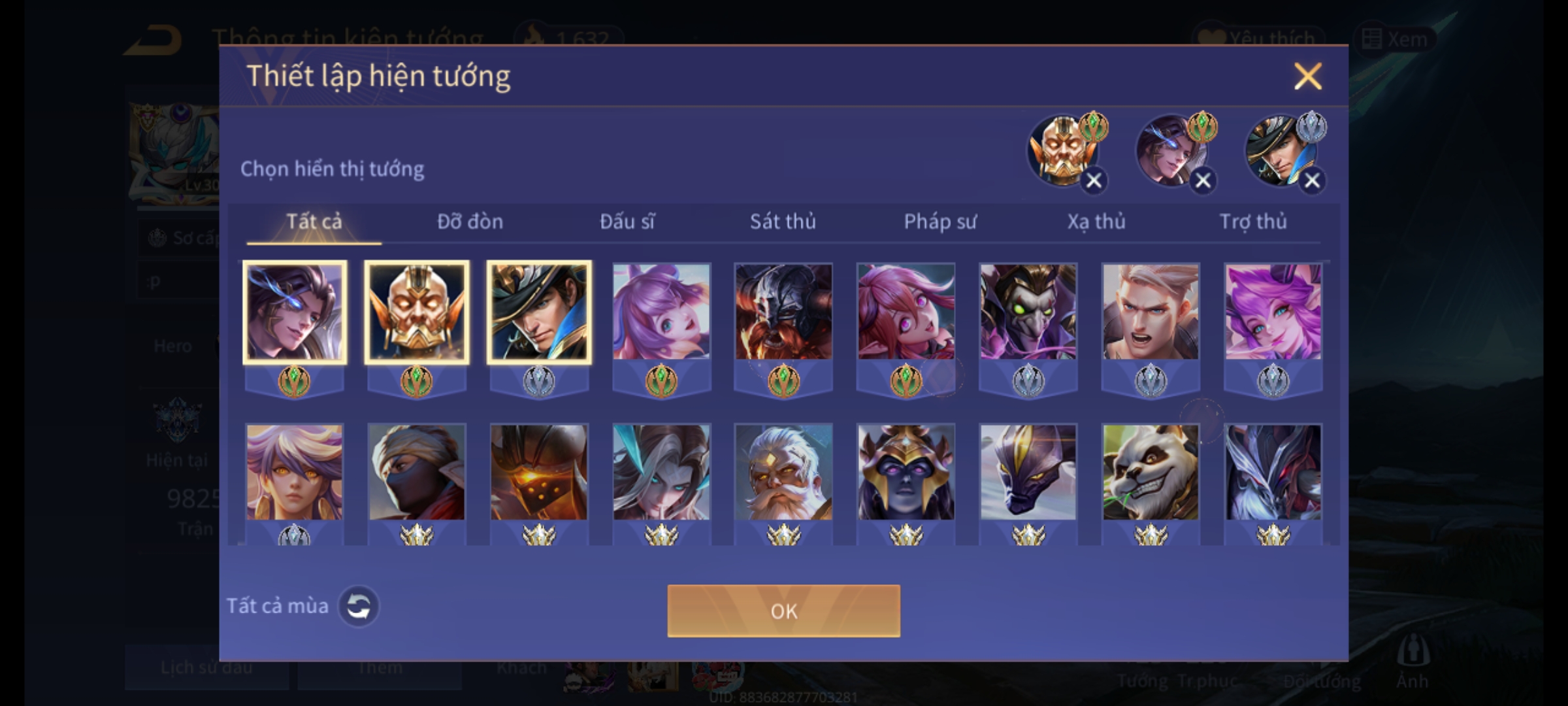The width and height of the screenshot is (1568, 706).
Task: Show the Sát thủ heroes
Action: click(x=783, y=222)
